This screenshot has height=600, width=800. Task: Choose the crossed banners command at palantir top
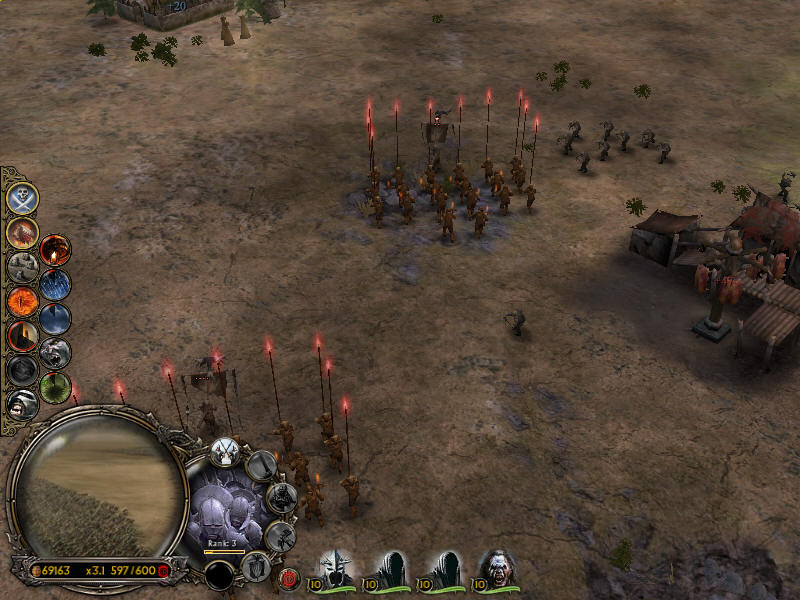point(224,451)
